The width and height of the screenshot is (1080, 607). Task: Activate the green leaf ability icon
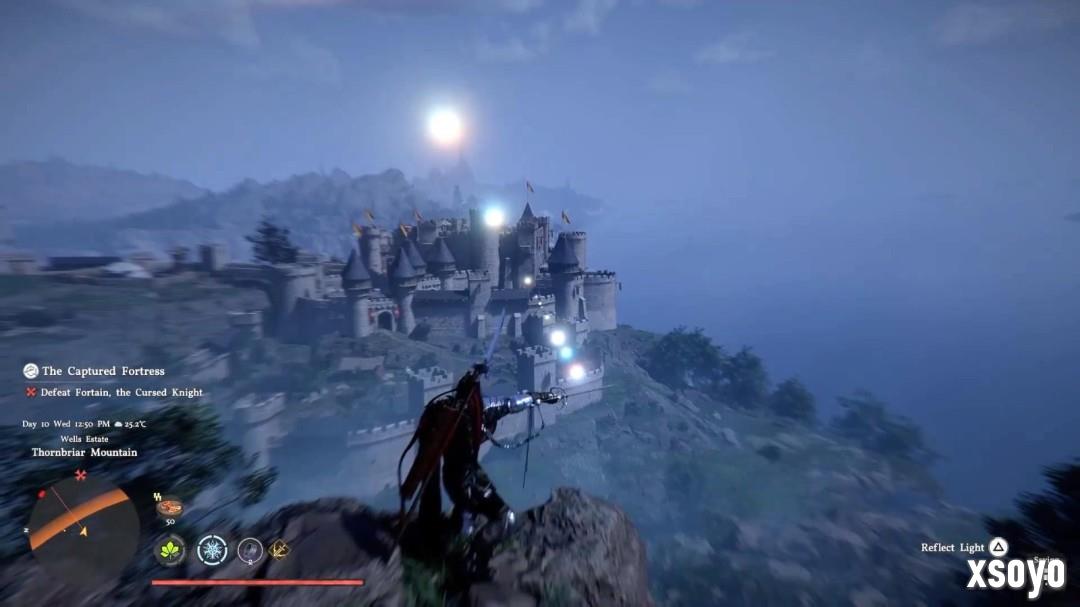(x=169, y=549)
